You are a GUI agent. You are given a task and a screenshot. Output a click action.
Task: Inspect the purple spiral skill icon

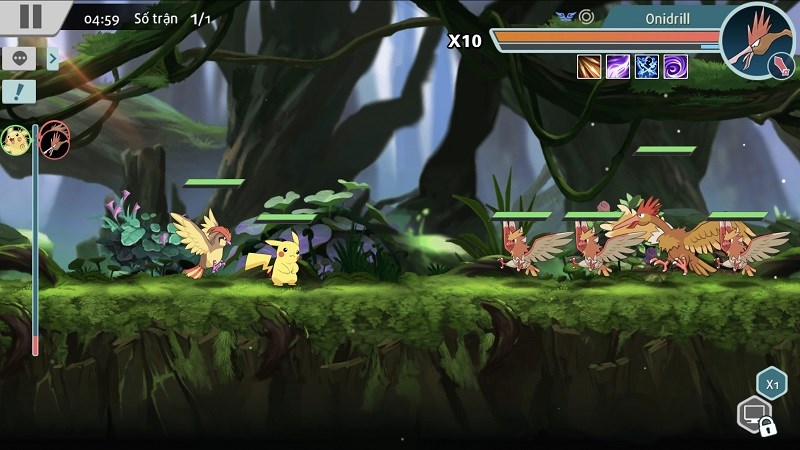[x=676, y=66]
